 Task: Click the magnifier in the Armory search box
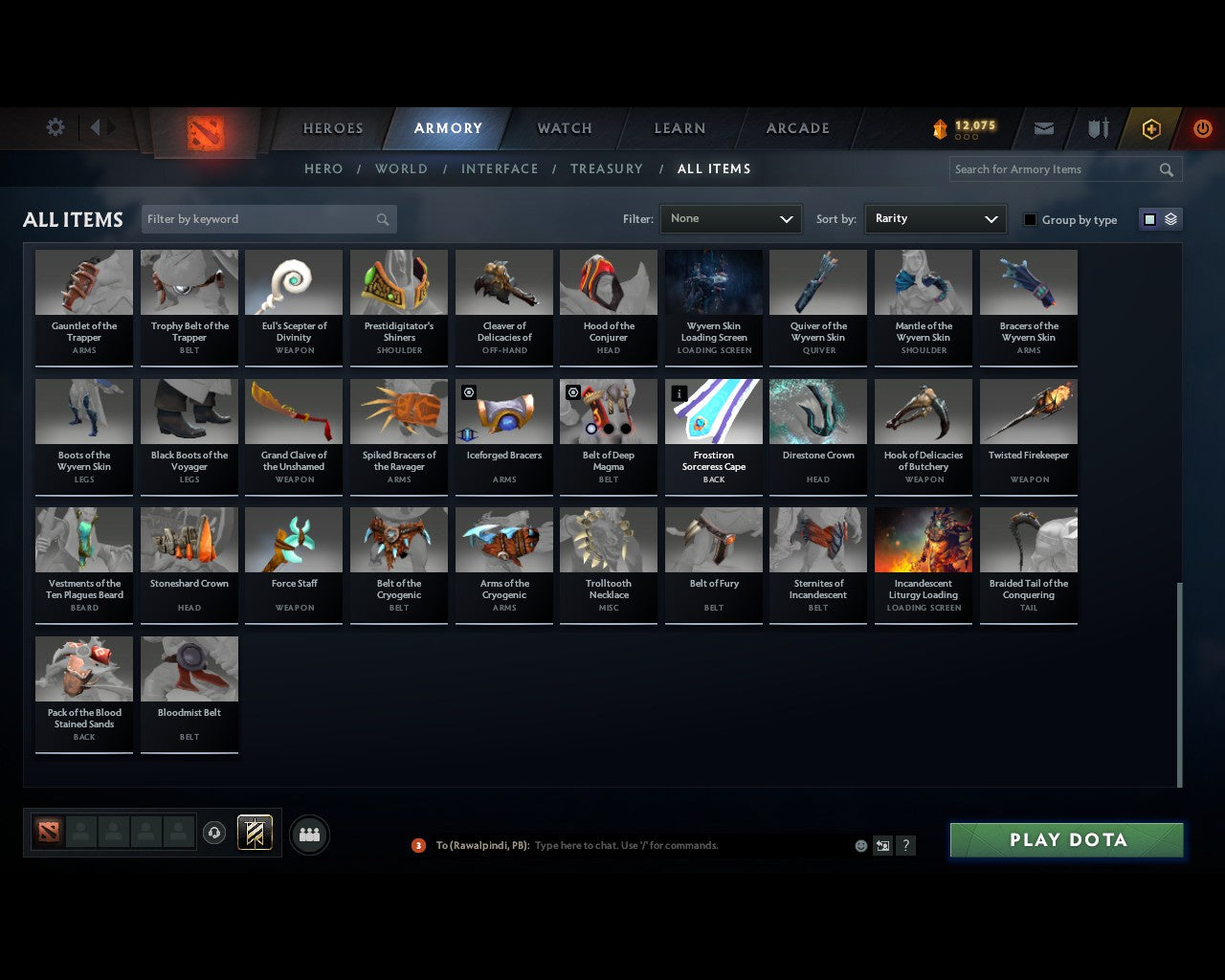point(1166,169)
